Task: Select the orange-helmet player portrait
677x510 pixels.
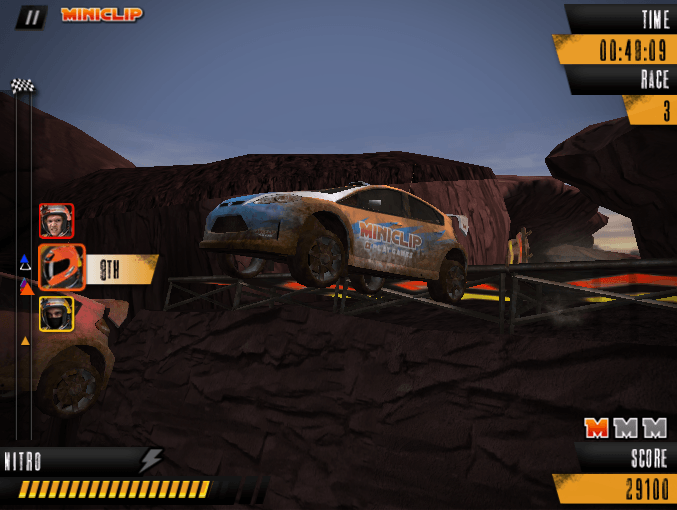Action: pyautogui.click(x=61, y=267)
